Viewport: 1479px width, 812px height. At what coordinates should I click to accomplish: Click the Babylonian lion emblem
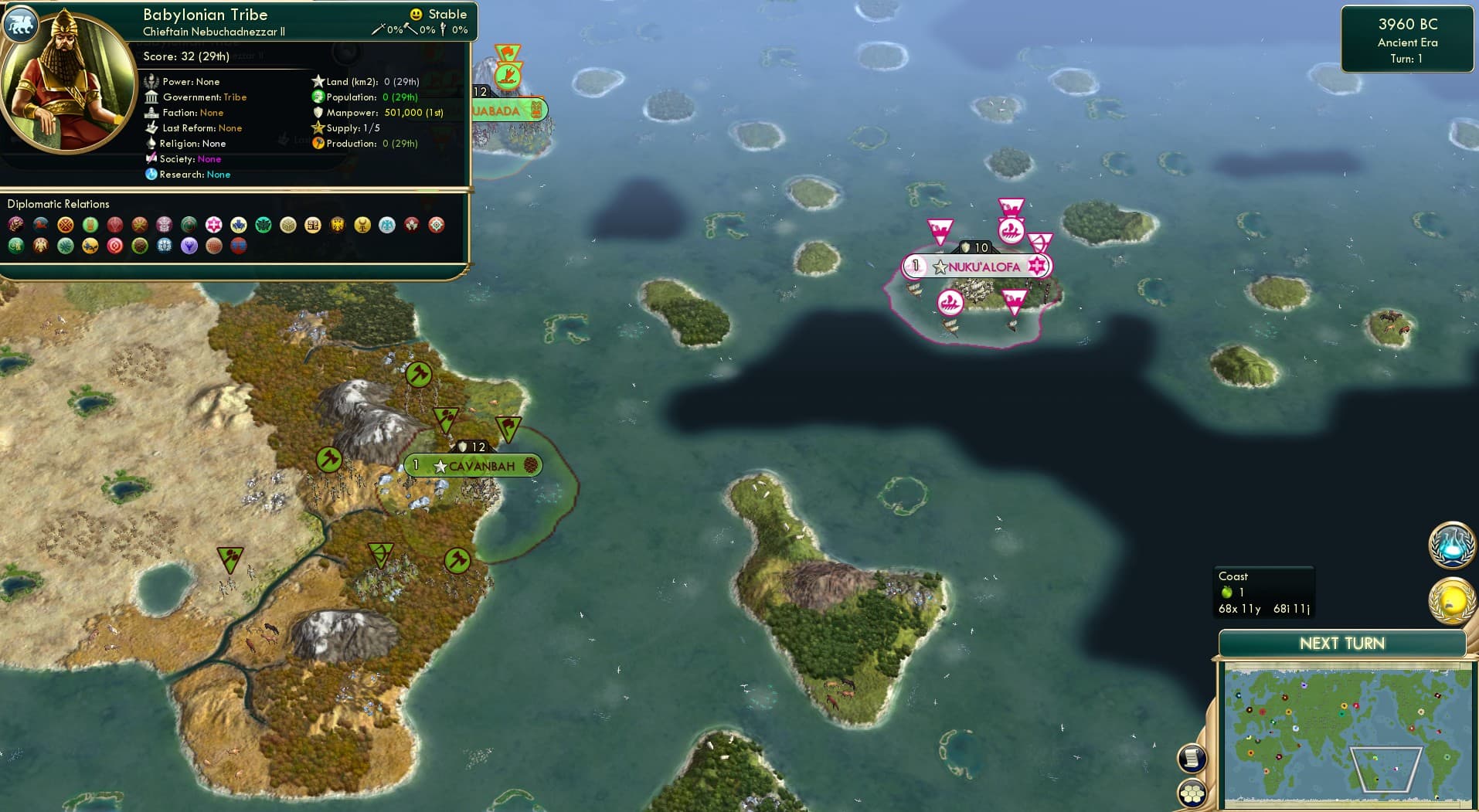click(19, 24)
